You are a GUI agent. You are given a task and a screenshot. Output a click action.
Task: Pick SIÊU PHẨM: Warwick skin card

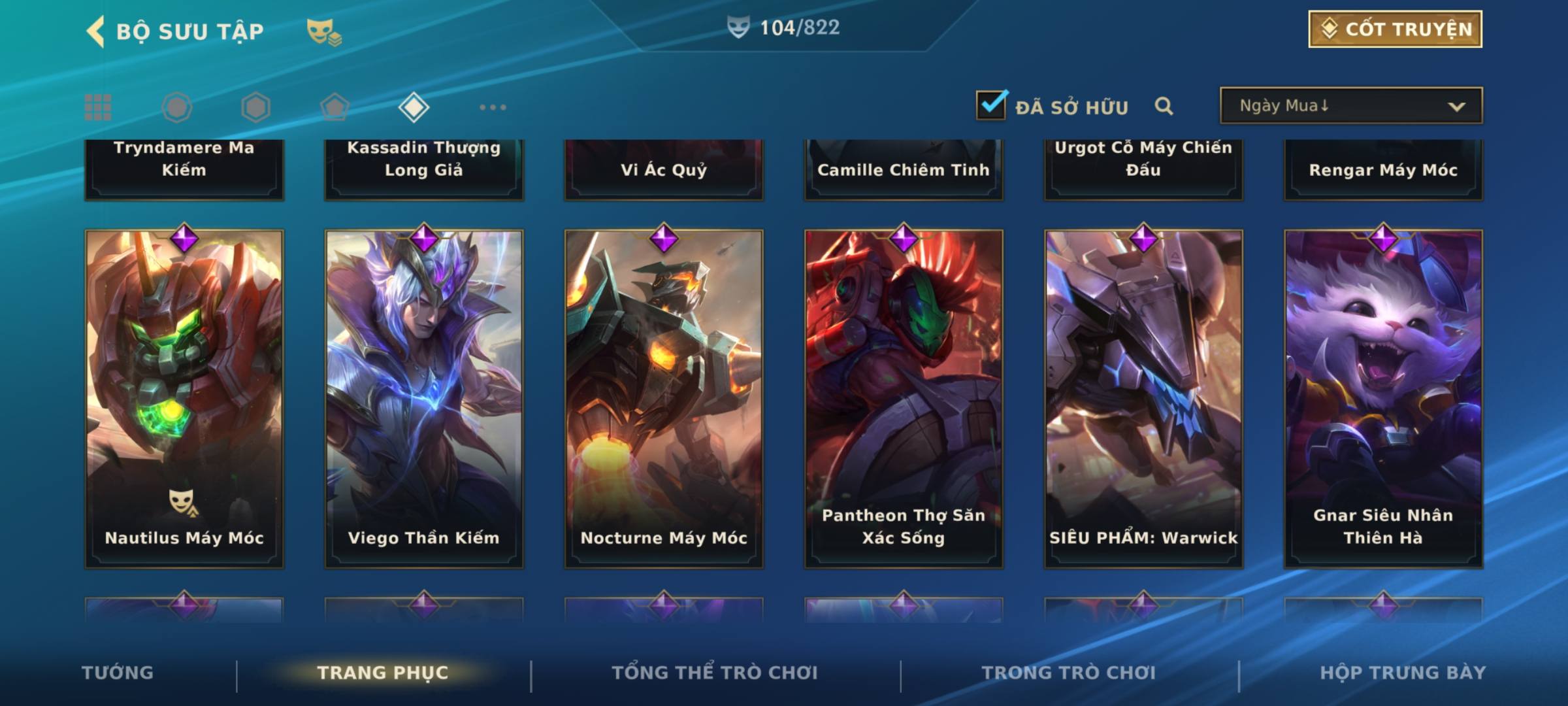(1143, 399)
